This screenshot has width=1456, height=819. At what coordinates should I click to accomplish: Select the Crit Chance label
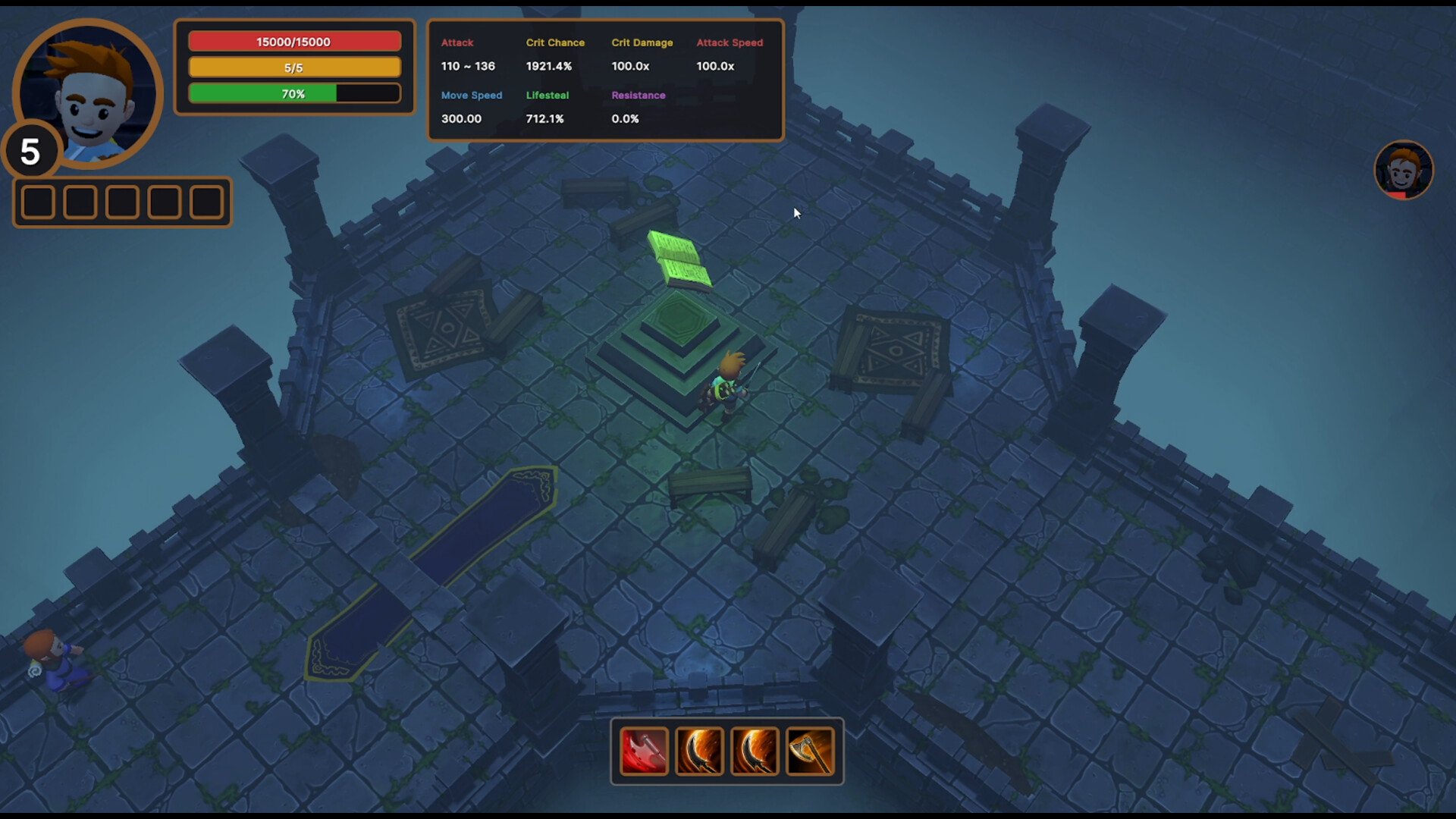[x=556, y=42]
